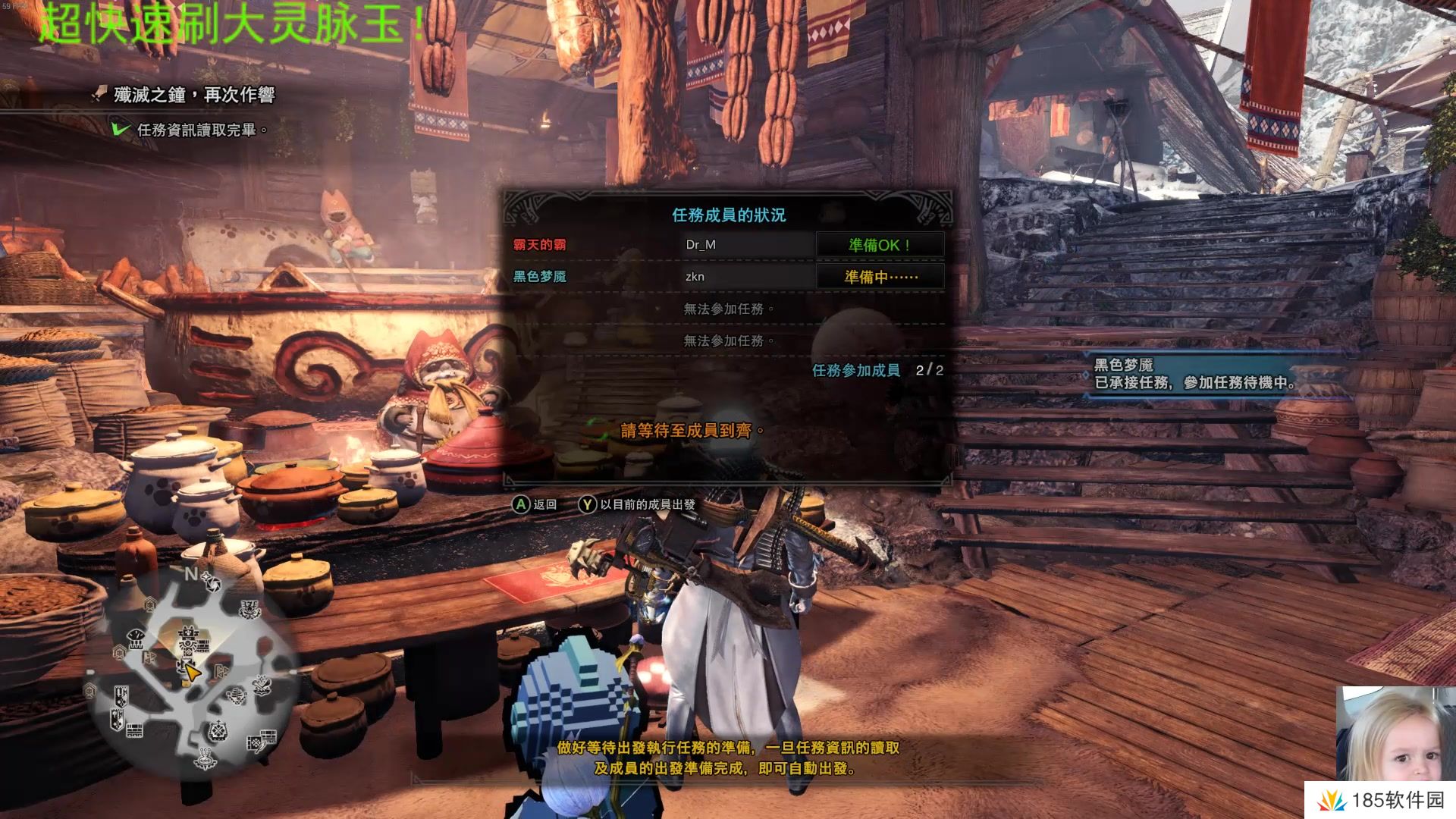This screenshot has height=819, width=1456.
Task: Choose 返回 to go back
Action: (535, 504)
